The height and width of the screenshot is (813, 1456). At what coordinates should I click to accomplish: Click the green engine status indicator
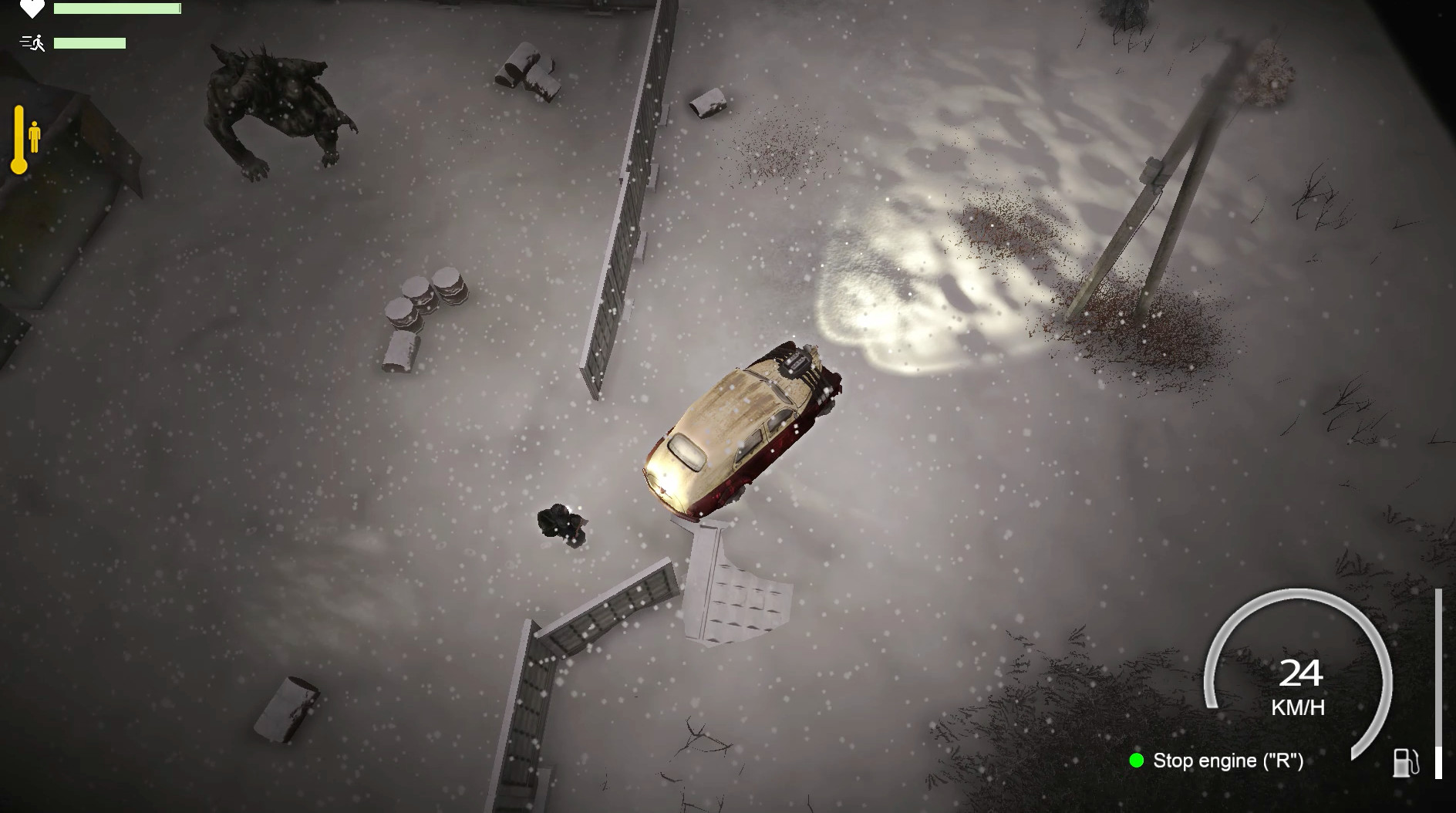click(x=1137, y=761)
